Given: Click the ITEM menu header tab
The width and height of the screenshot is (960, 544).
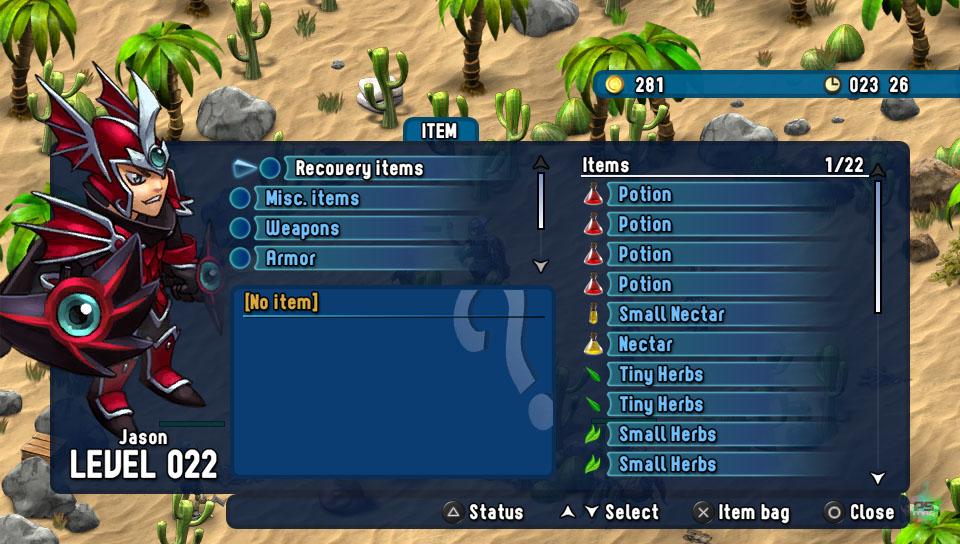Looking at the screenshot, I should pyautogui.click(x=439, y=131).
